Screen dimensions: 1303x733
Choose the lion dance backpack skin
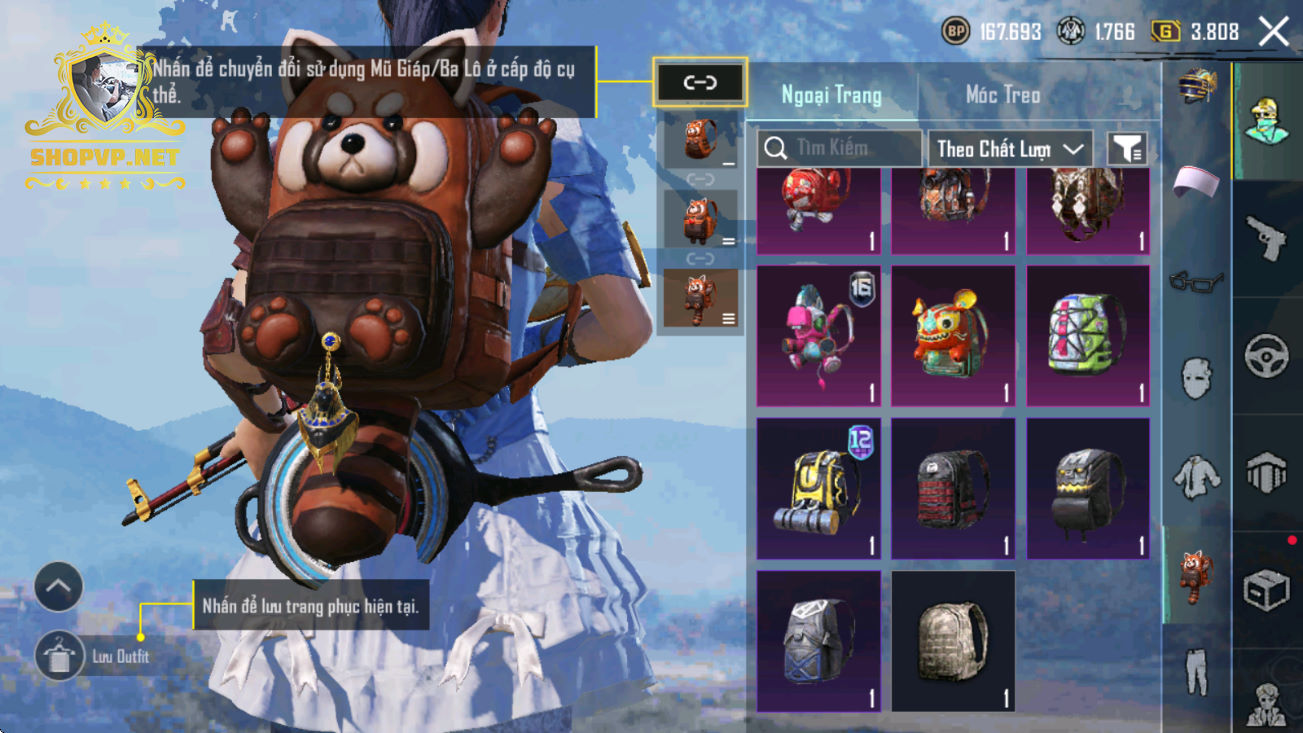[953, 336]
